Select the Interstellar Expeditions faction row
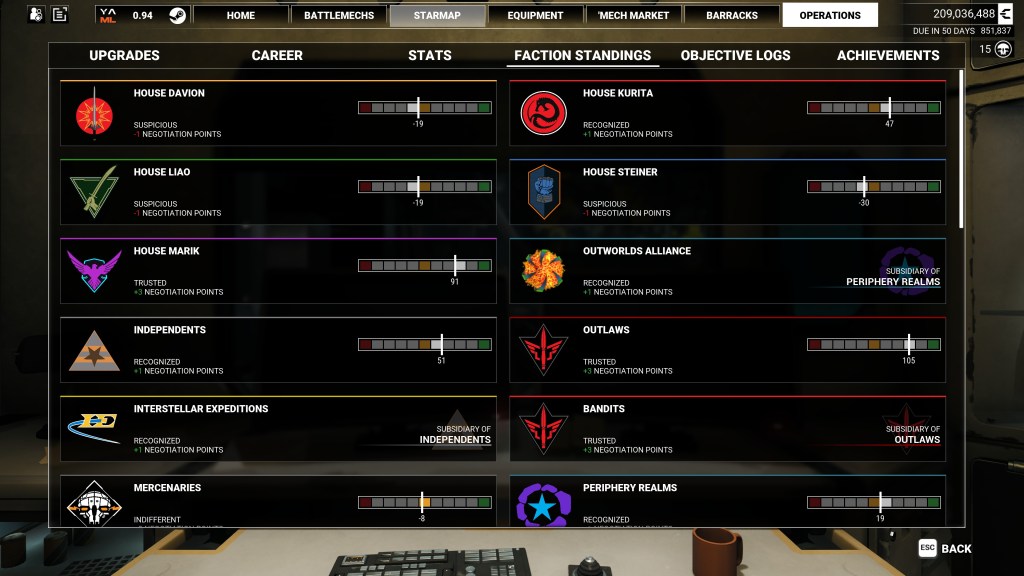The image size is (1024, 576). (278, 429)
